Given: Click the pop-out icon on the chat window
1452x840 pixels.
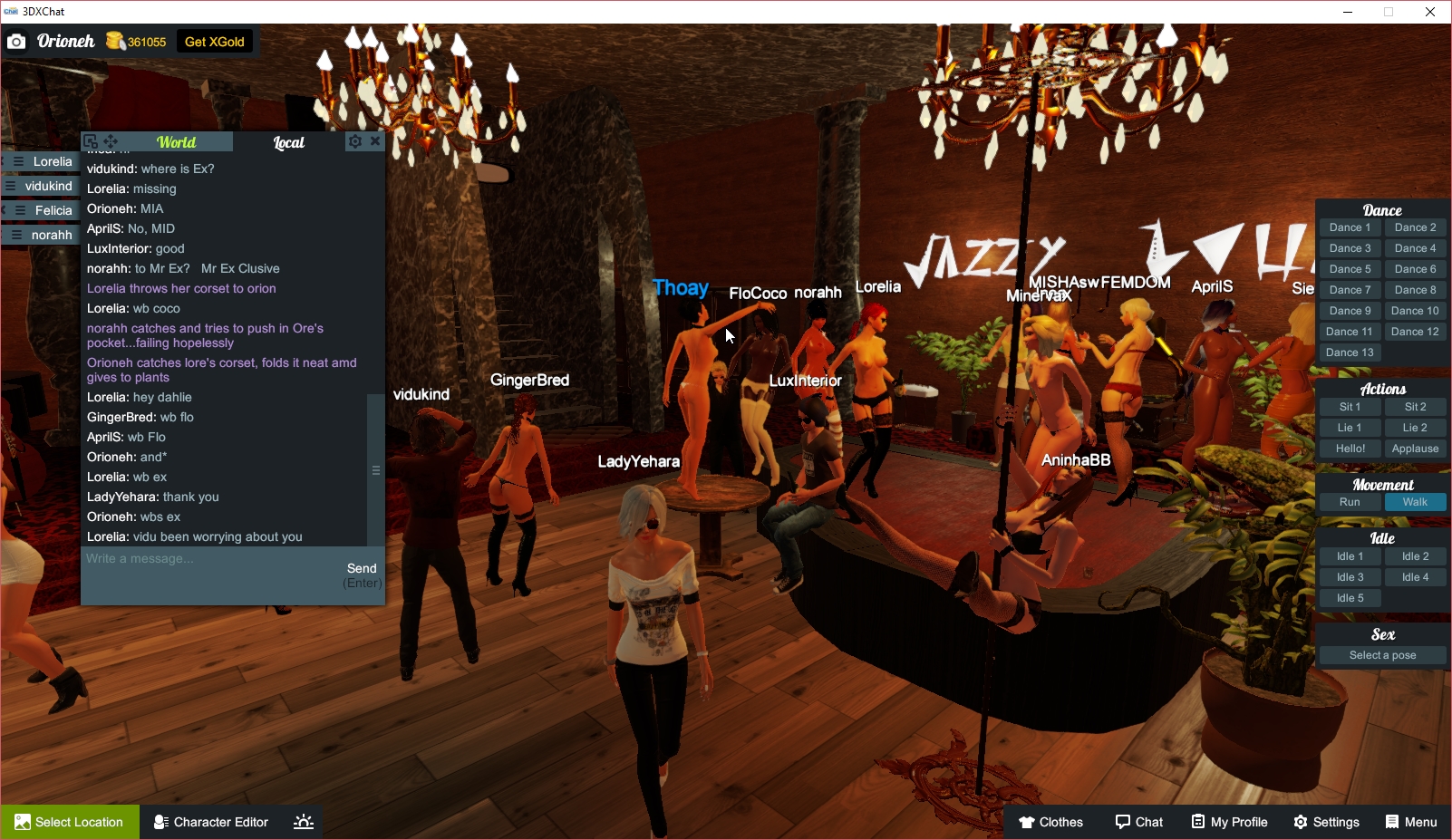Looking at the screenshot, I should pyautogui.click(x=90, y=141).
